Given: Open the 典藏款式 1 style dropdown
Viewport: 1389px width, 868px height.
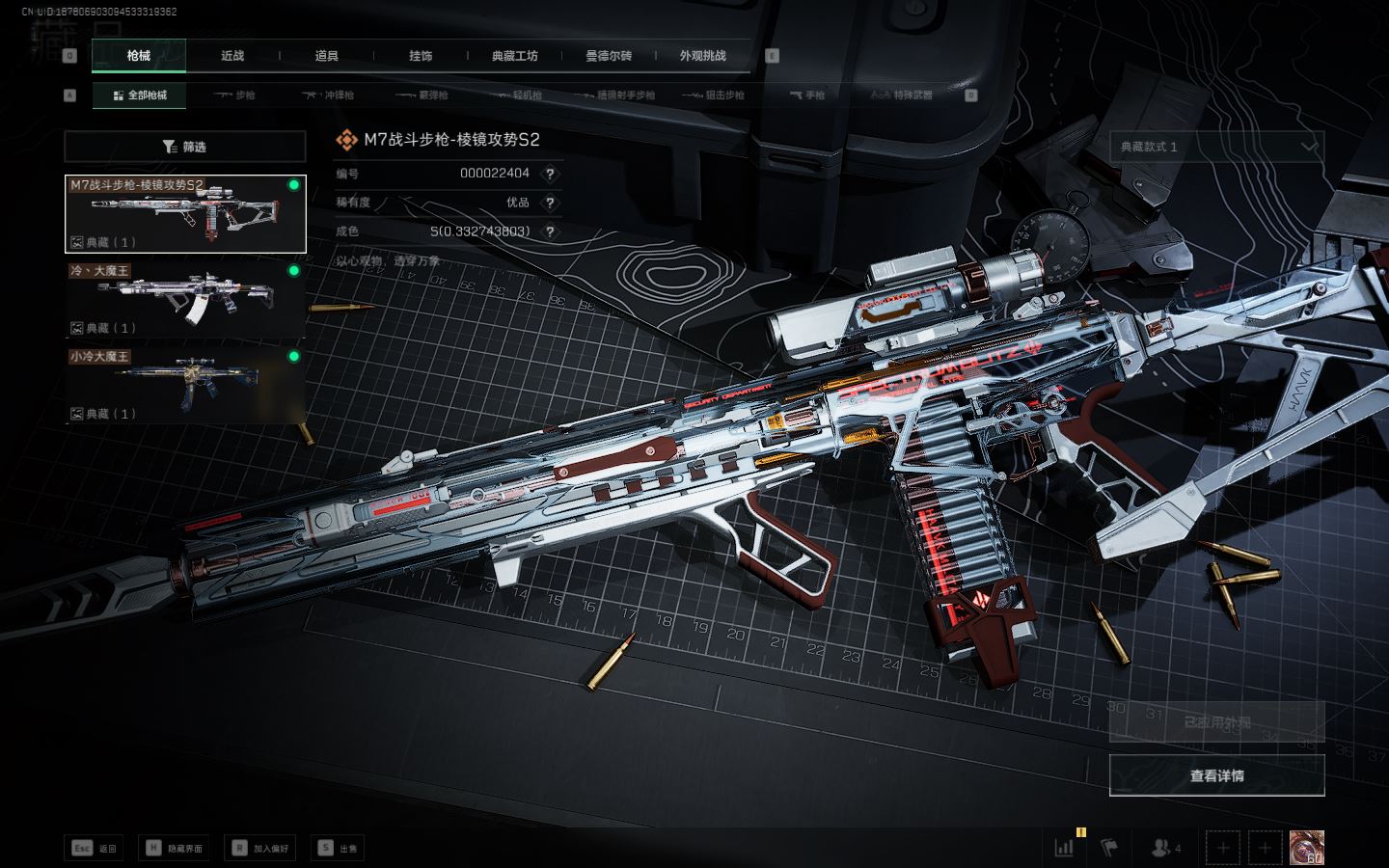Looking at the screenshot, I should click(x=1216, y=147).
